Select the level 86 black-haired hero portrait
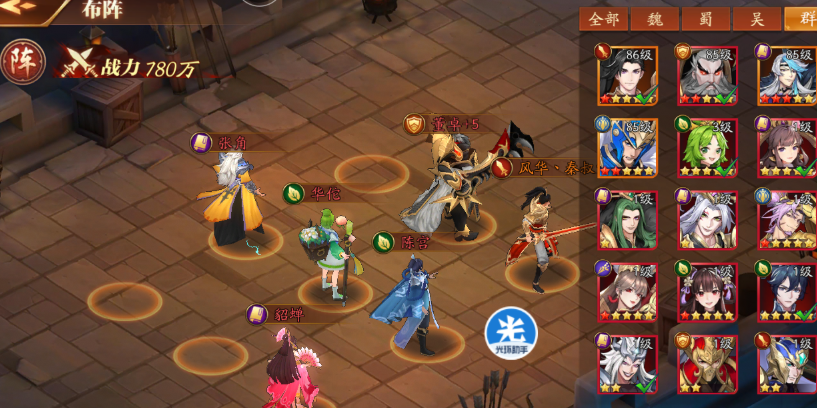The height and width of the screenshot is (408, 817). tap(625, 75)
